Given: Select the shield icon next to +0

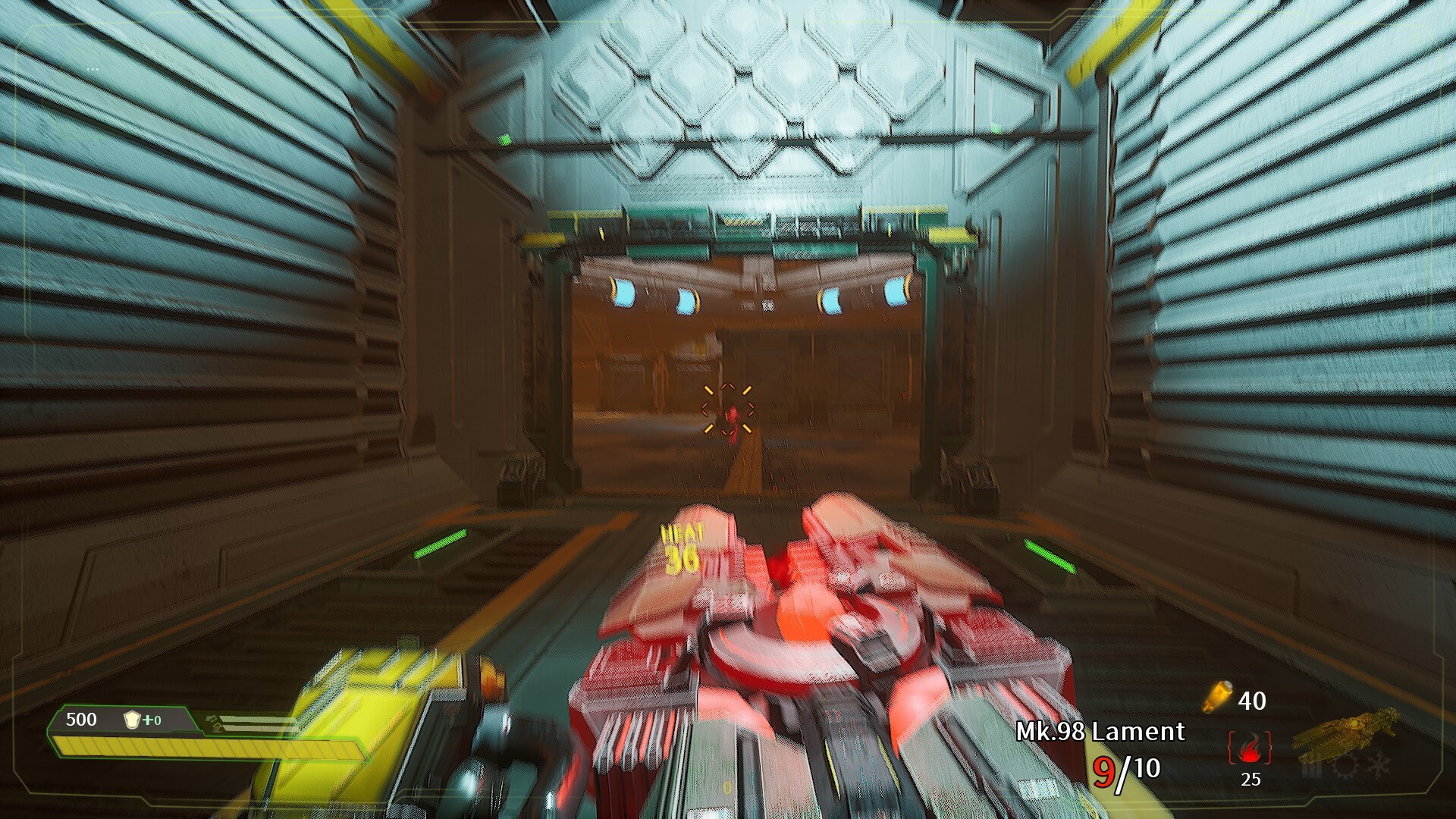Looking at the screenshot, I should pos(133,718).
